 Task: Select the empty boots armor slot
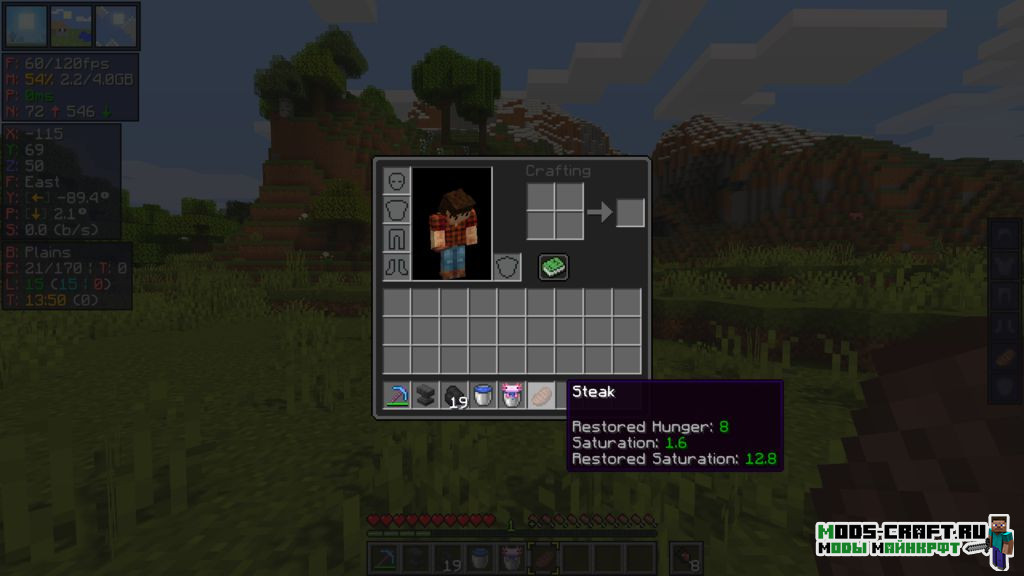tap(397, 267)
